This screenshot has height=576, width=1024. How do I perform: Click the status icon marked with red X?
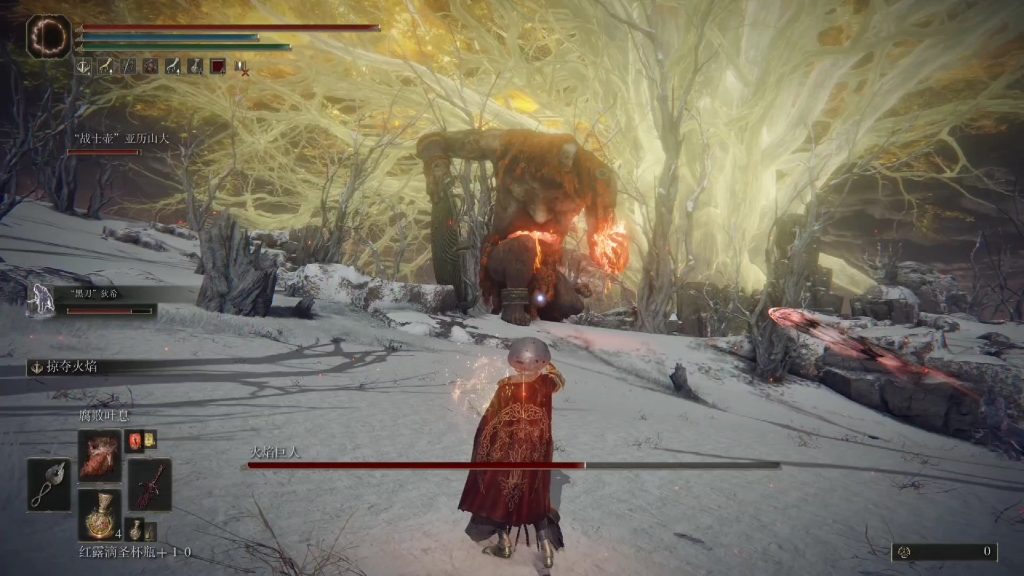tap(241, 67)
